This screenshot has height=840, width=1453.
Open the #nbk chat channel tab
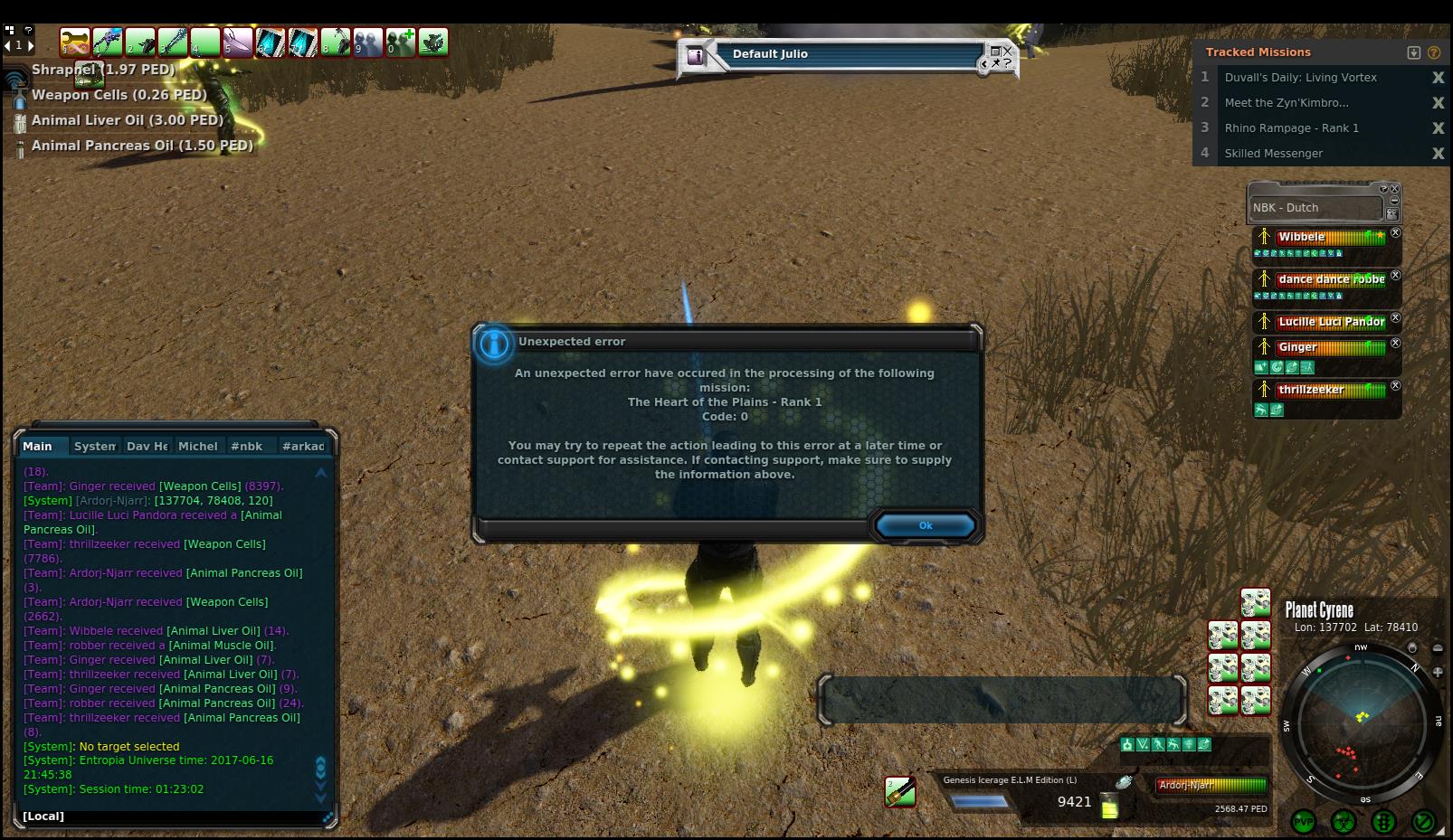pyautogui.click(x=246, y=446)
